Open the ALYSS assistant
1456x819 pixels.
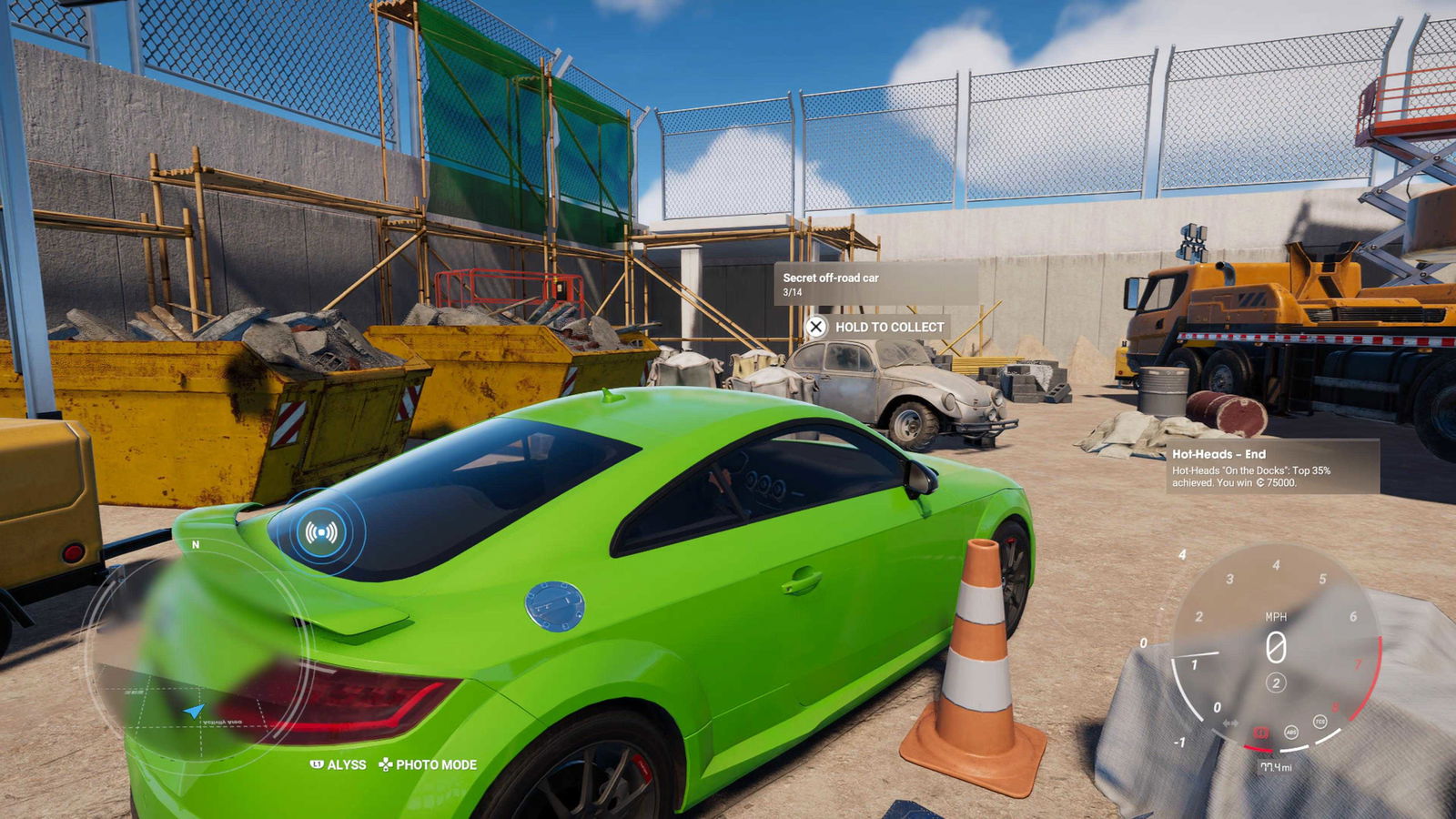pos(339,764)
